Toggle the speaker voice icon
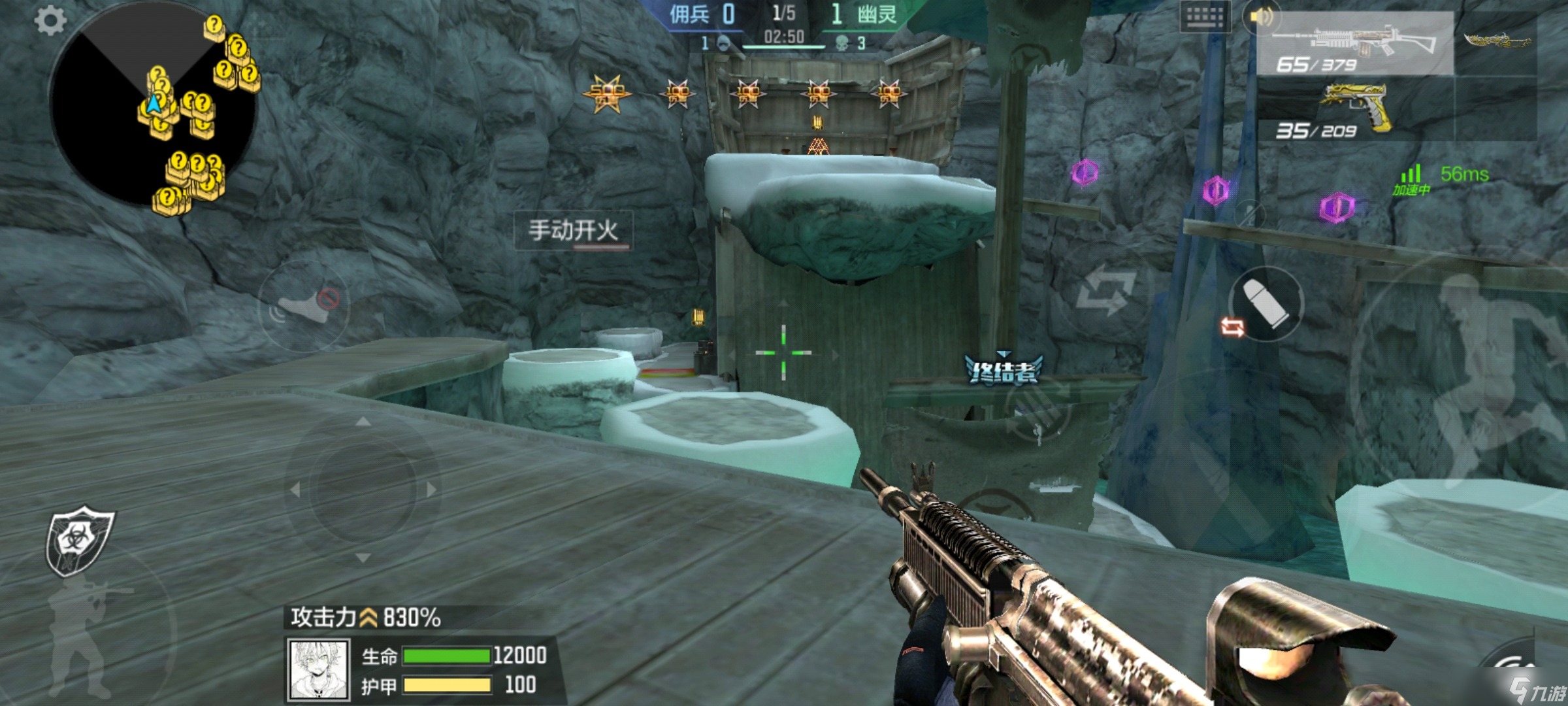This screenshot has height=706, width=1568. [x=1260, y=17]
